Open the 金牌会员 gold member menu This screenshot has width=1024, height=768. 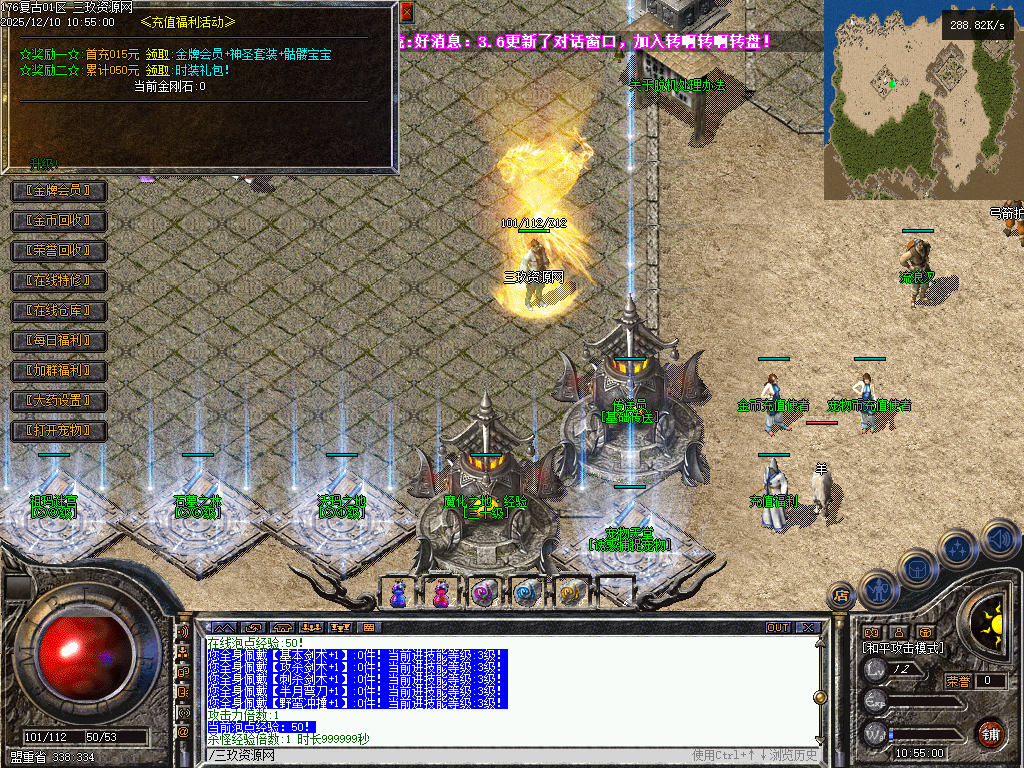pos(58,190)
